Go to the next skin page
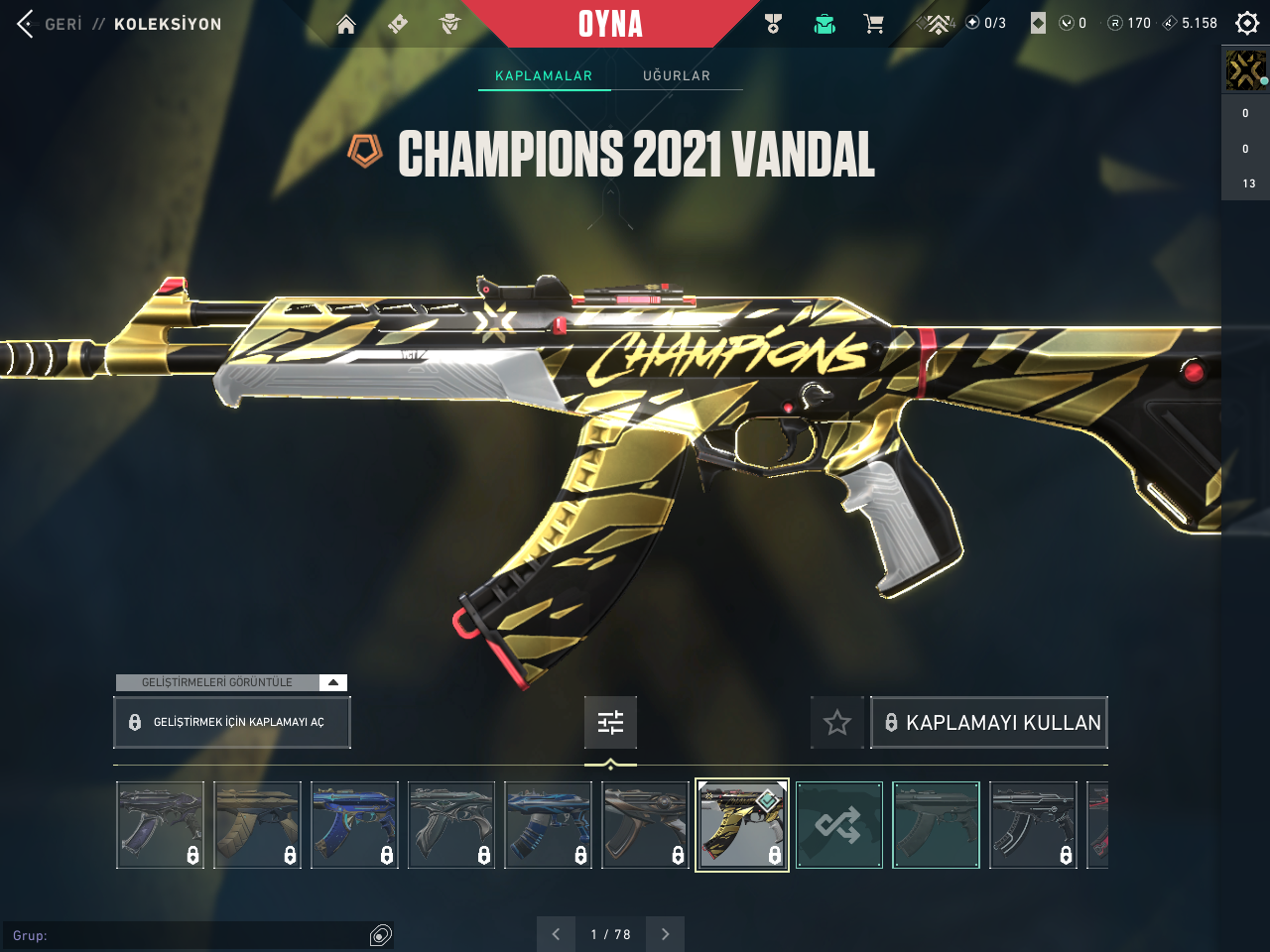1270x952 pixels. click(x=665, y=934)
